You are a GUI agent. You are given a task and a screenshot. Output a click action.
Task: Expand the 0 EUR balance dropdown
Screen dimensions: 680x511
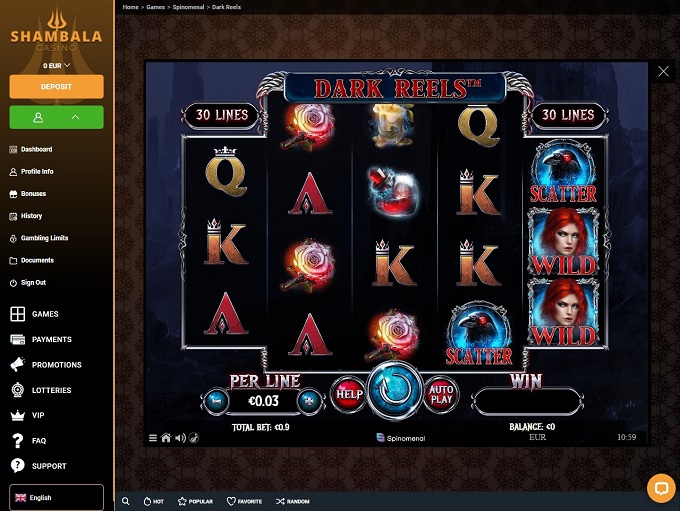click(x=57, y=65)
